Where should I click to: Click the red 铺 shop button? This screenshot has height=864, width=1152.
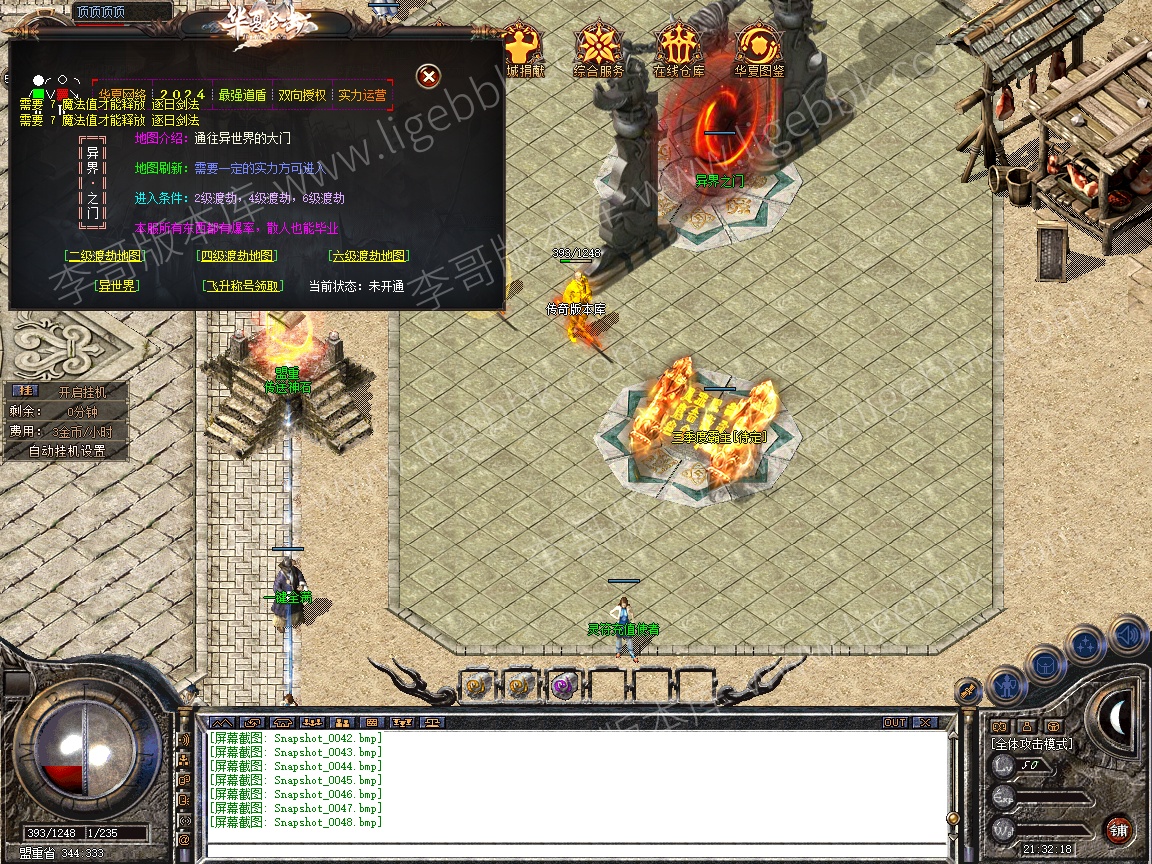[1118, 829]
